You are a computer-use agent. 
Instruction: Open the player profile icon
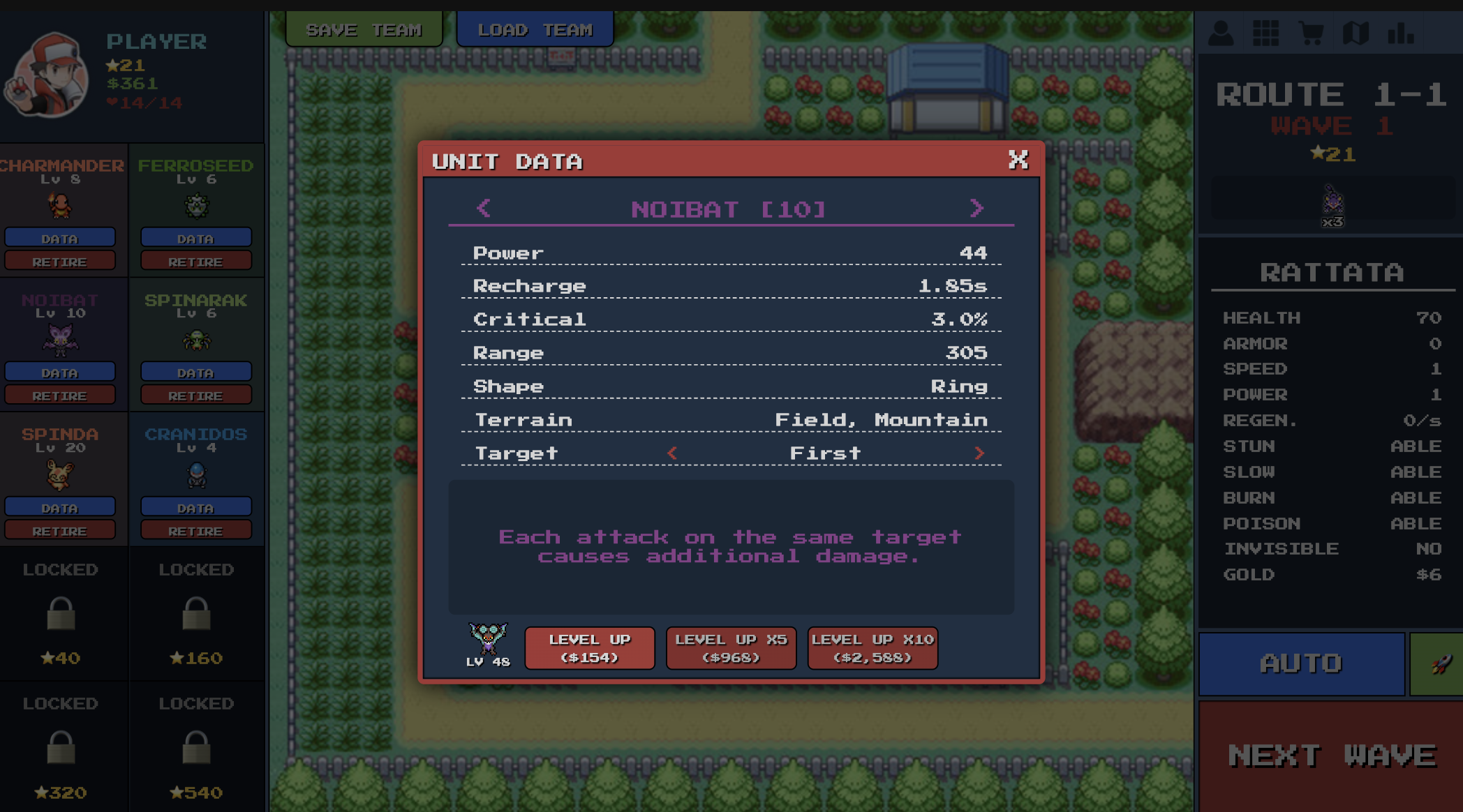tap(1220, 31)
